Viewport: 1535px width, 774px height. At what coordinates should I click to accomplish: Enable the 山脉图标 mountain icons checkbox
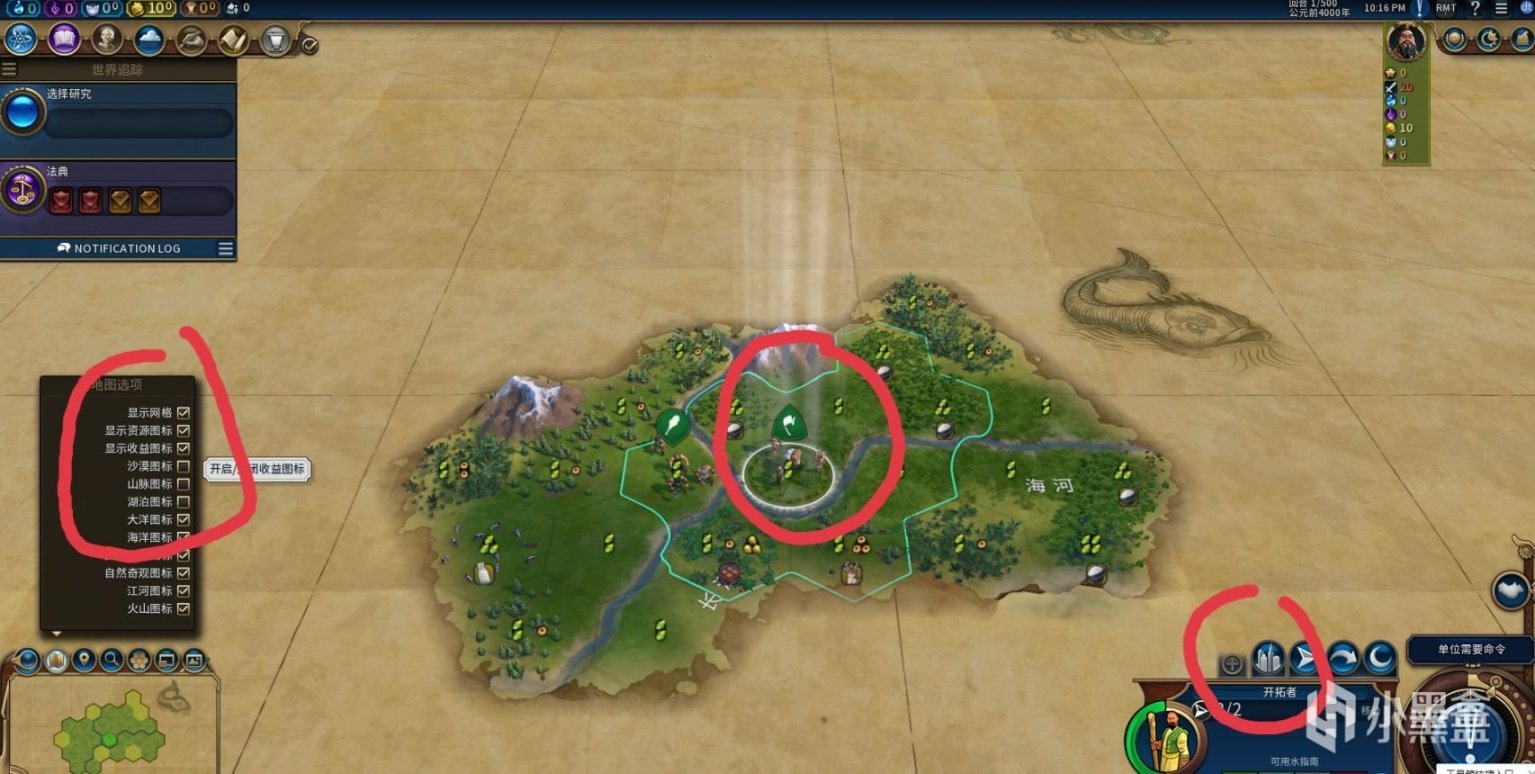coord(184,483)
